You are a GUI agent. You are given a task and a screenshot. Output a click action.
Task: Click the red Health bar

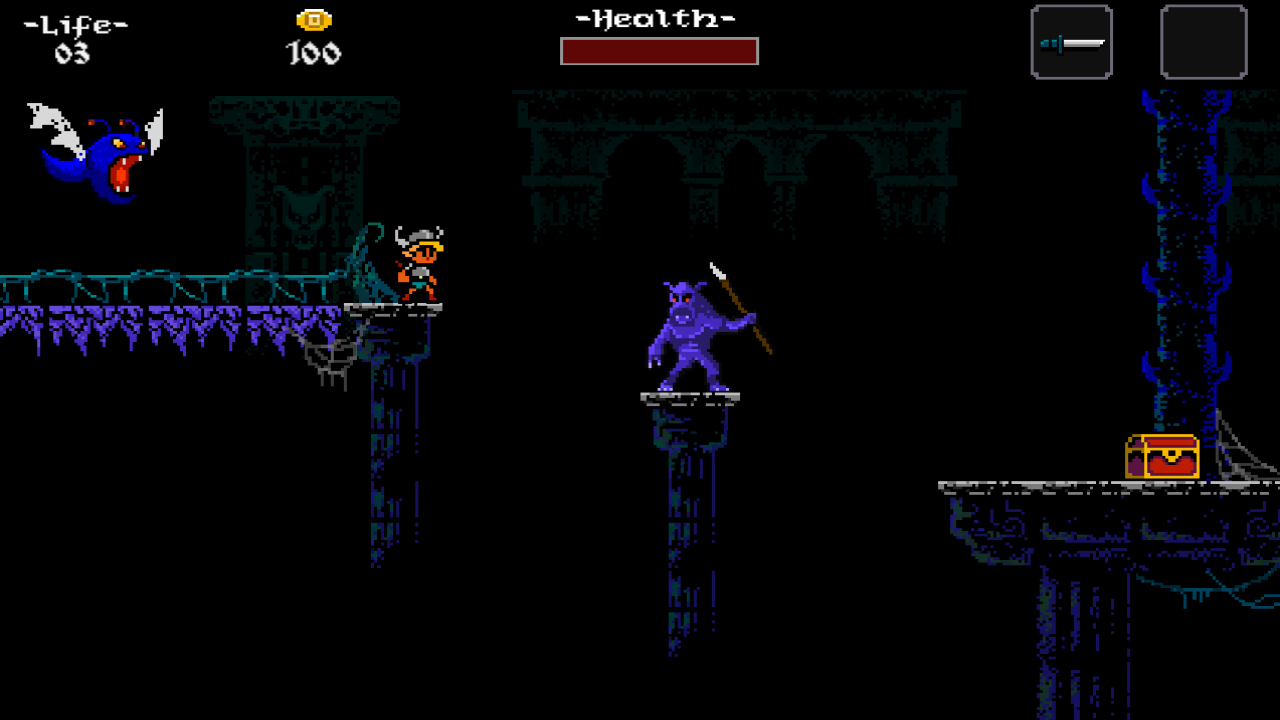click(659, 50)
